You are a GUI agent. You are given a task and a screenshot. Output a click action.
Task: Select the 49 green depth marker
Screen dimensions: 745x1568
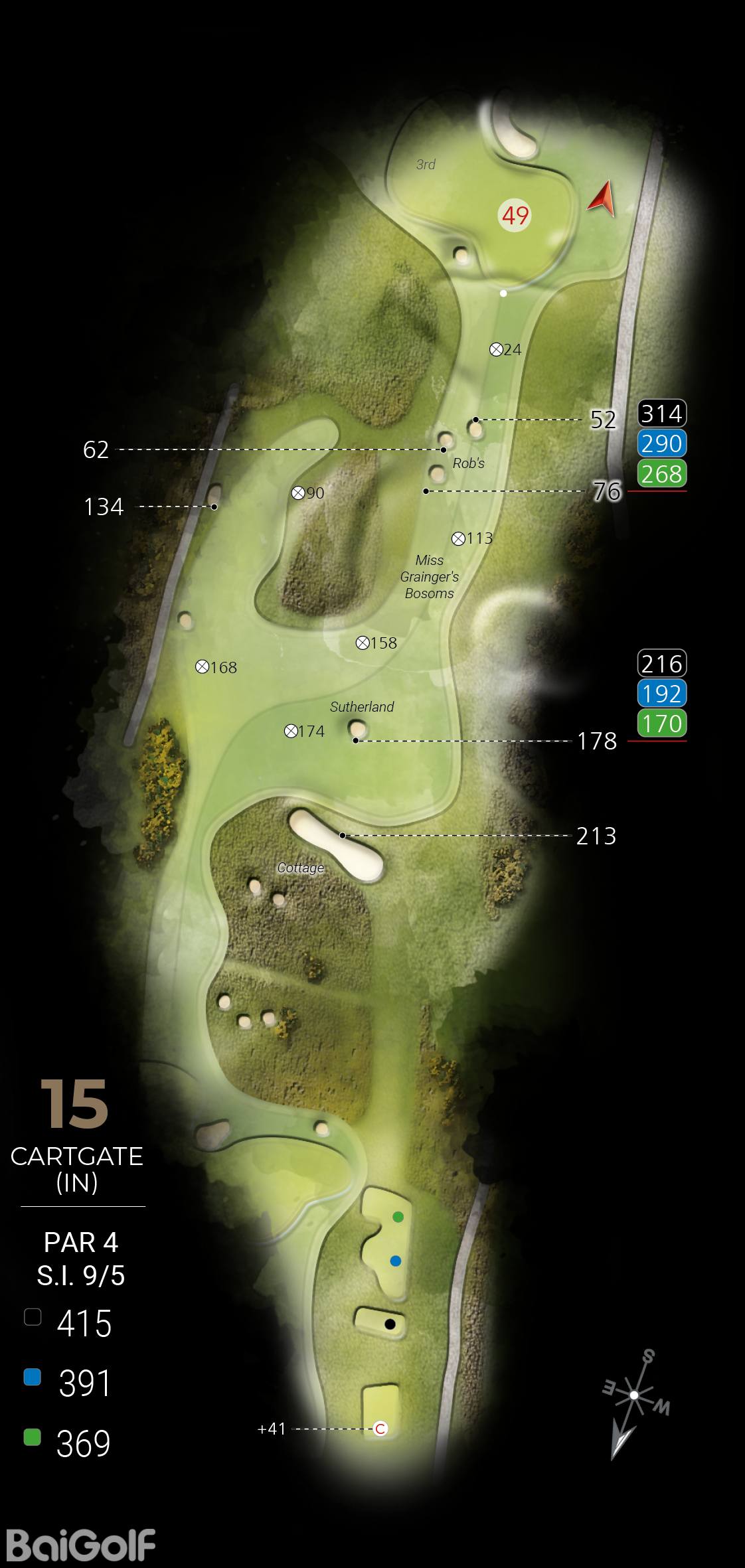[x=515, y=216]
